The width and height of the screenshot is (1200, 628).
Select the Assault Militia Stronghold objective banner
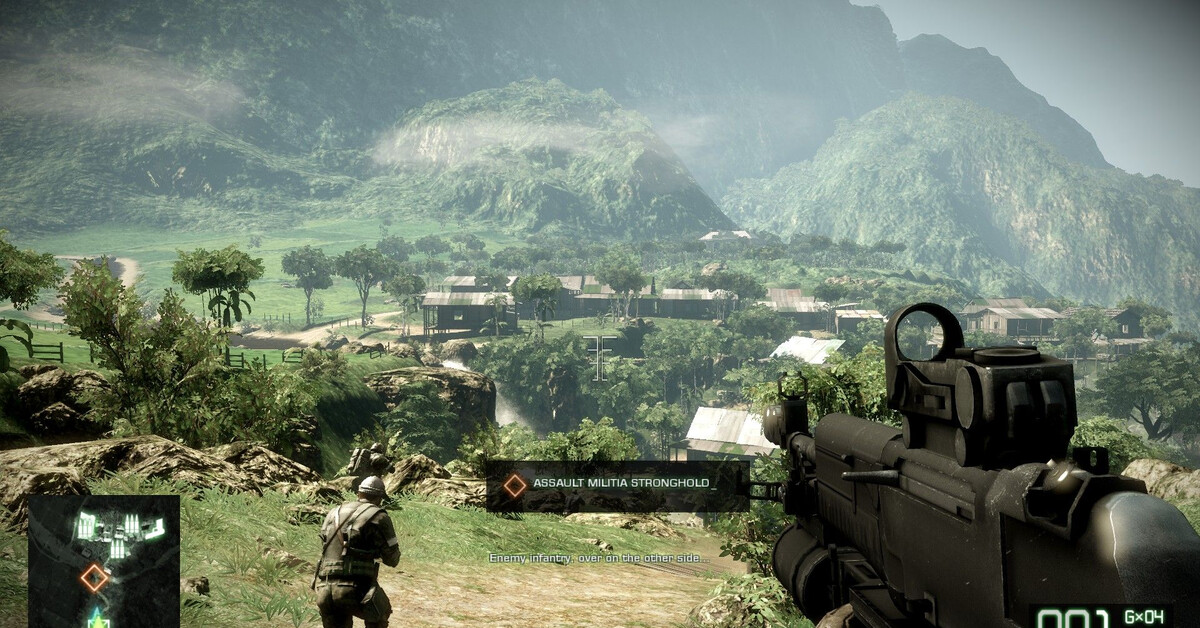(618, 485)
